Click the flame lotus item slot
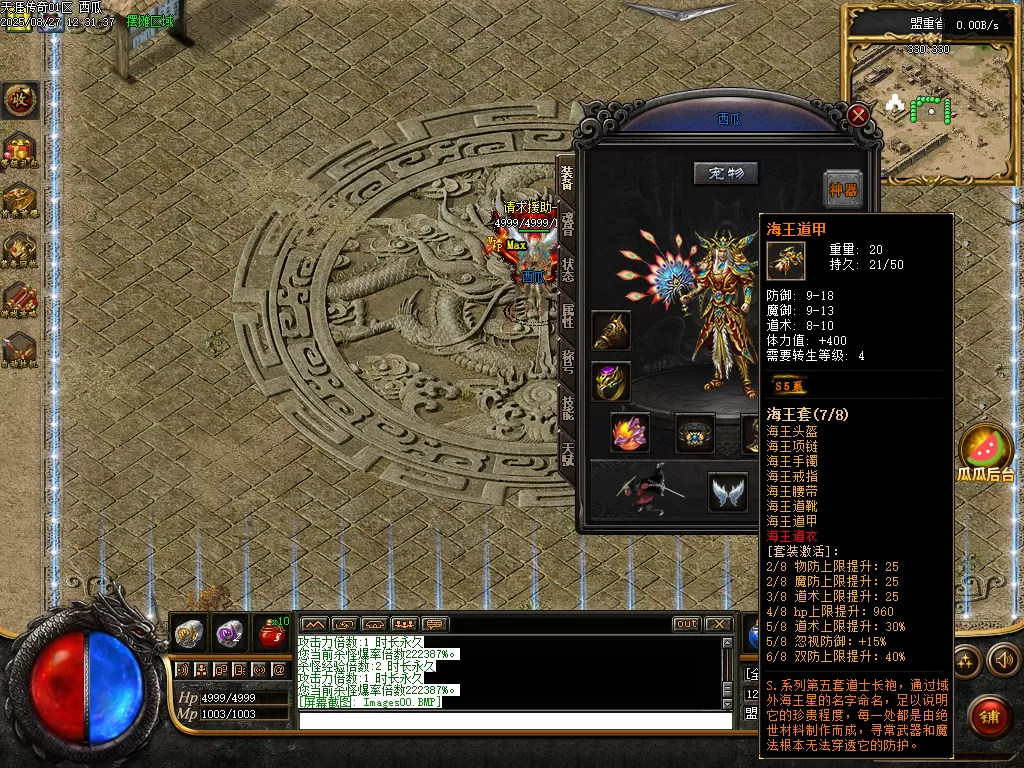 [630, 433]
